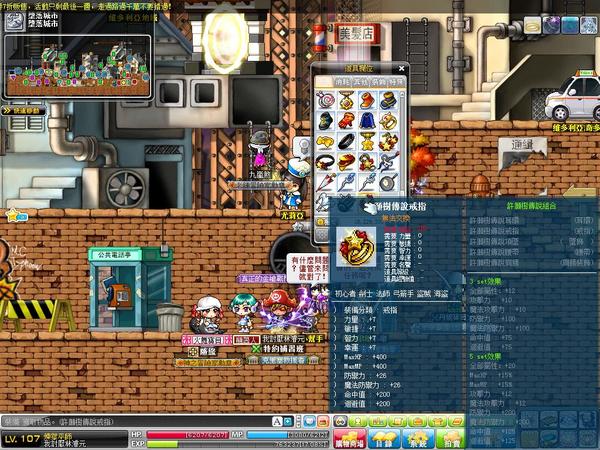Click the yellow star notification icon
The width and height of the screenshot is (600, 450).
click(15, 214)
